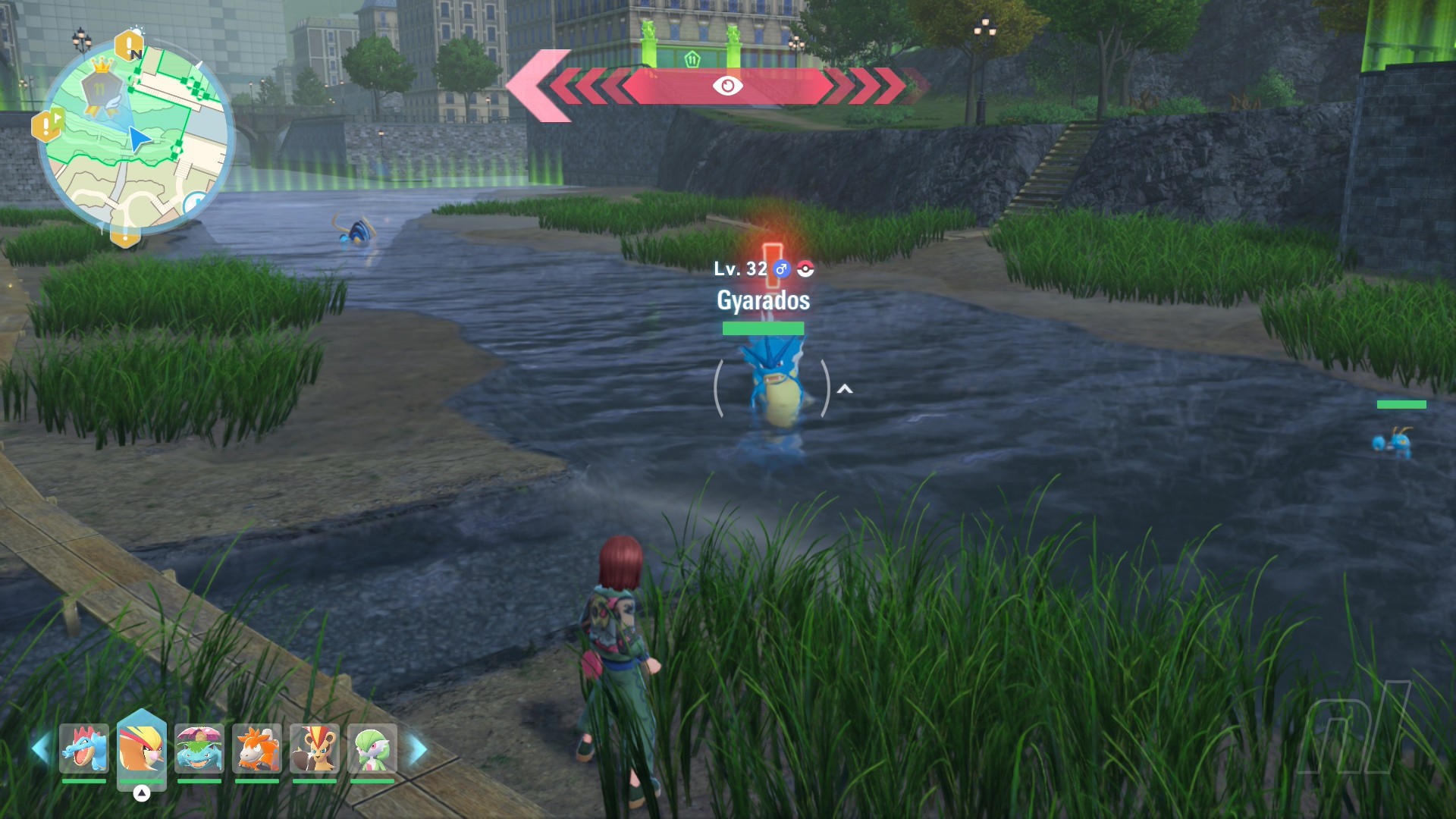Choose the highlighted Pidgeot party slot
Viewport: 1456px width, 819px height.
[x=141, y=748]
